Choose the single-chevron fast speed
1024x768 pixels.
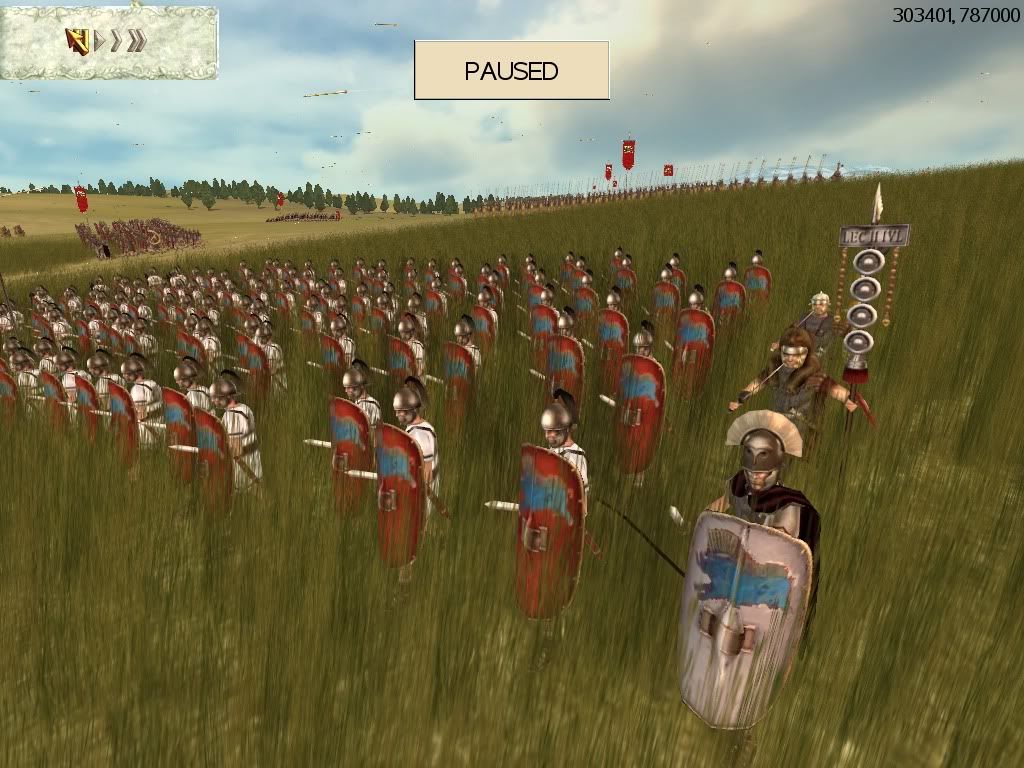pos(116,41)
